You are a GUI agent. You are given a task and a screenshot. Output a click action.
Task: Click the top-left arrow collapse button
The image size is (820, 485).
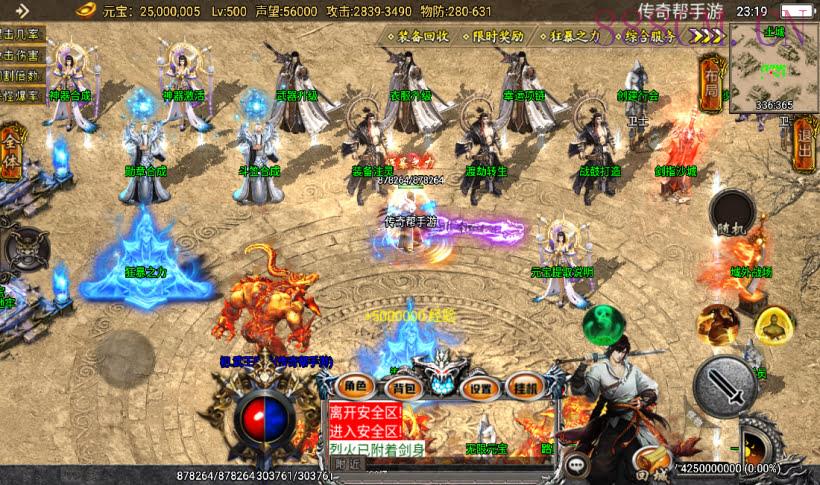point(22,10)
